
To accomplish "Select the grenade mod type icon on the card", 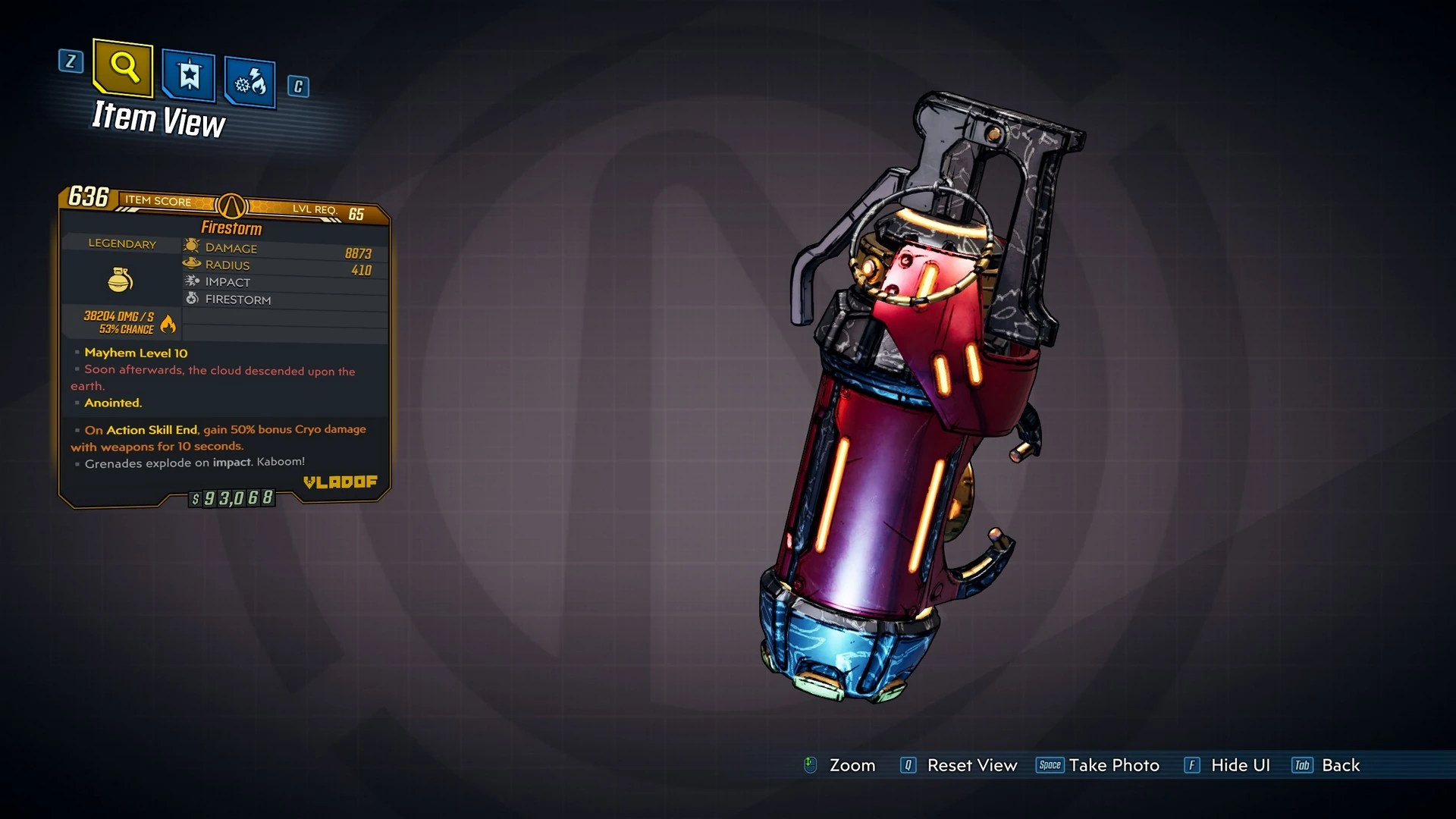I will (x=120, y=279).
